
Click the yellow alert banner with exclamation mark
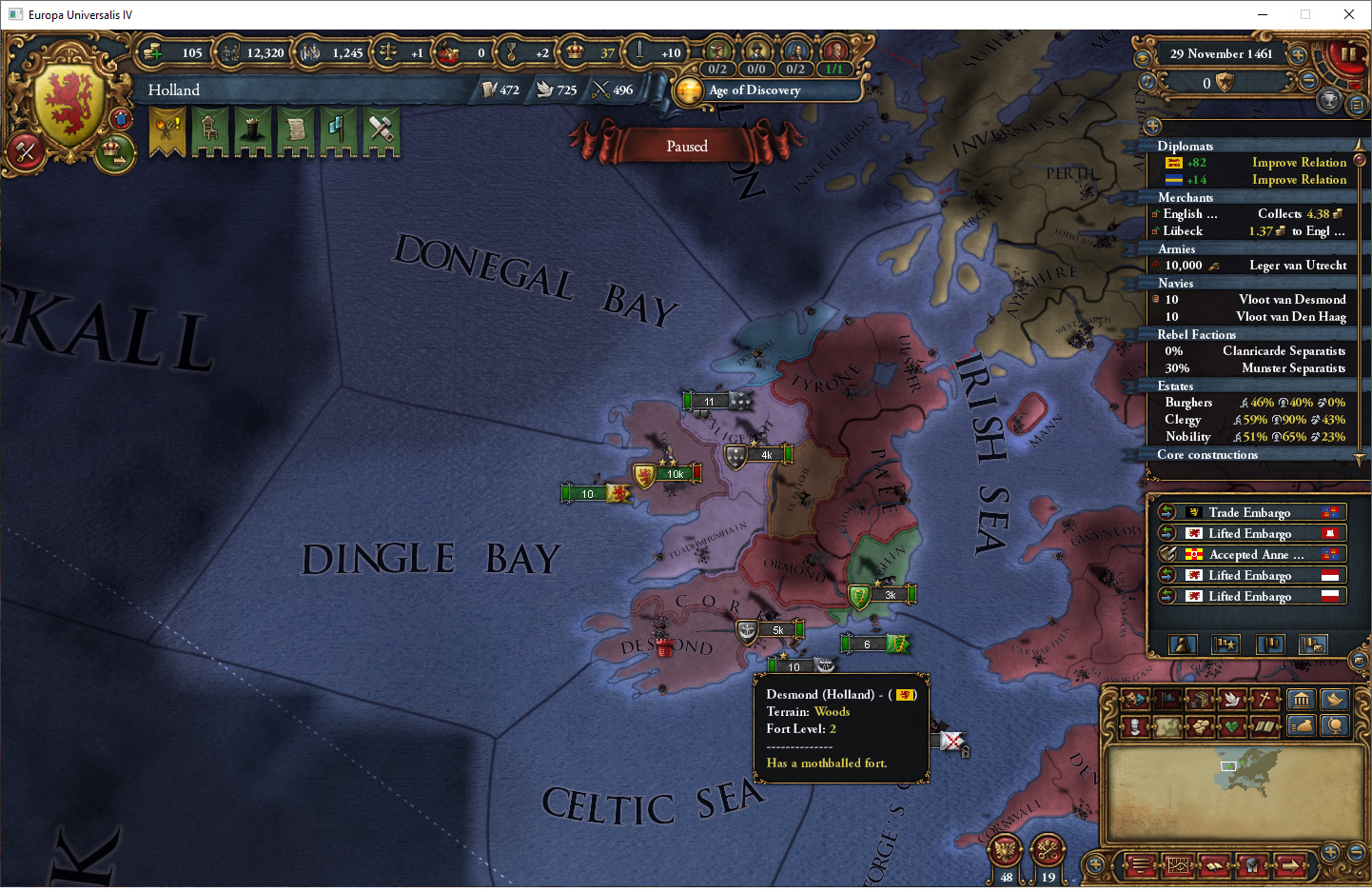coord(167,131)
